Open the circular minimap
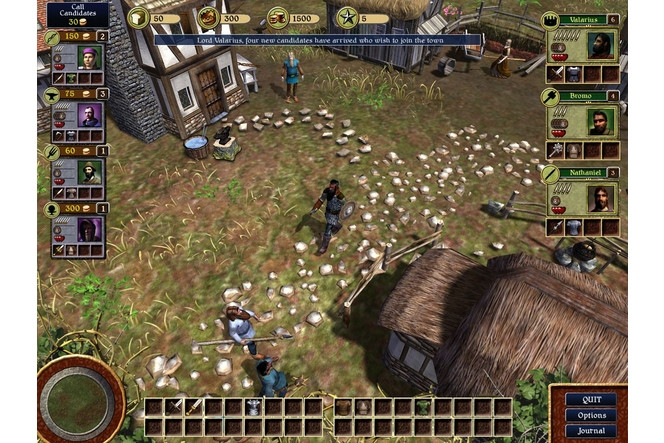The width and height of the screenshot is (664, 443). tap(79, 398)
